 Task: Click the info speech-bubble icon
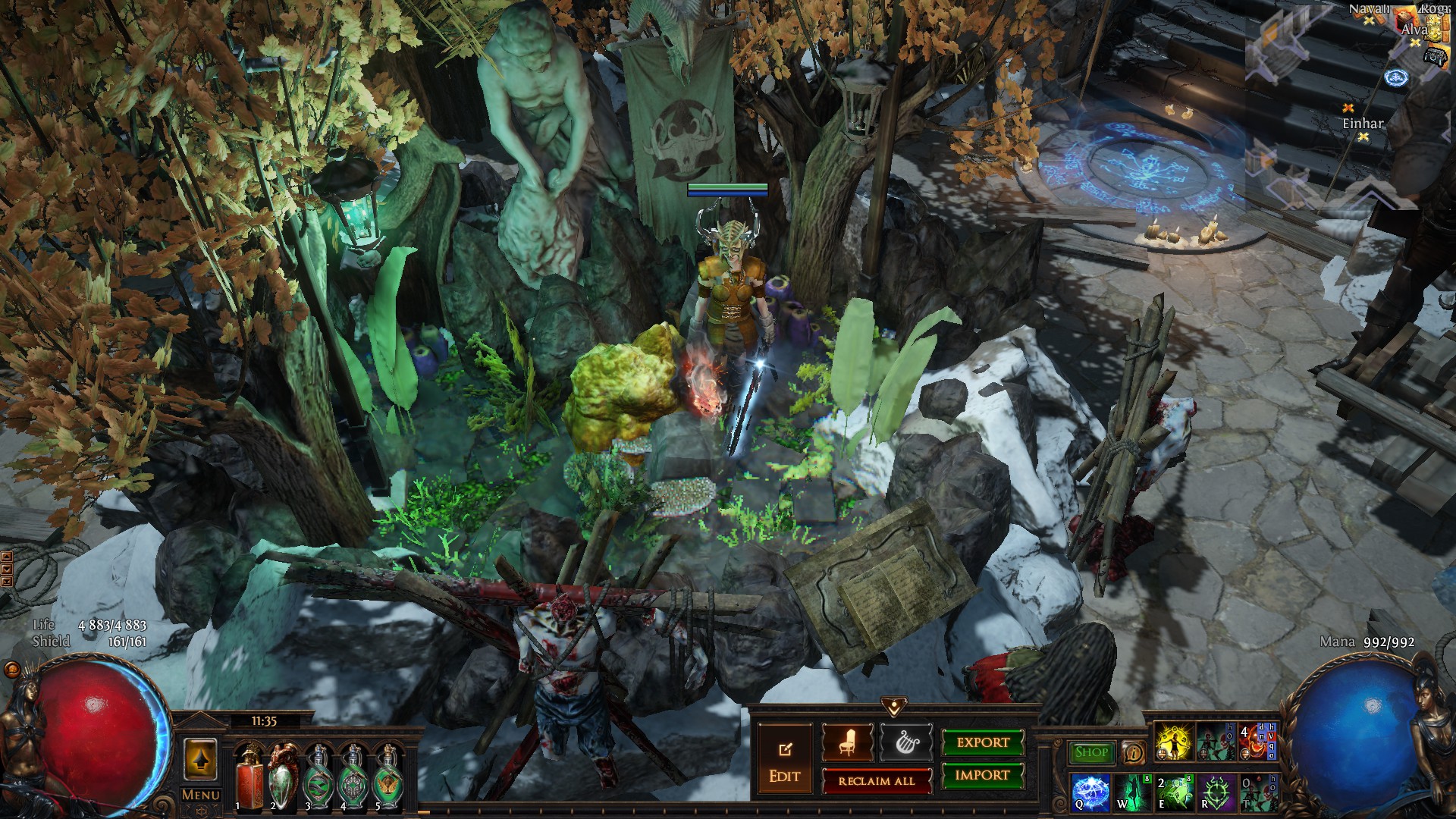point(1134,752)
